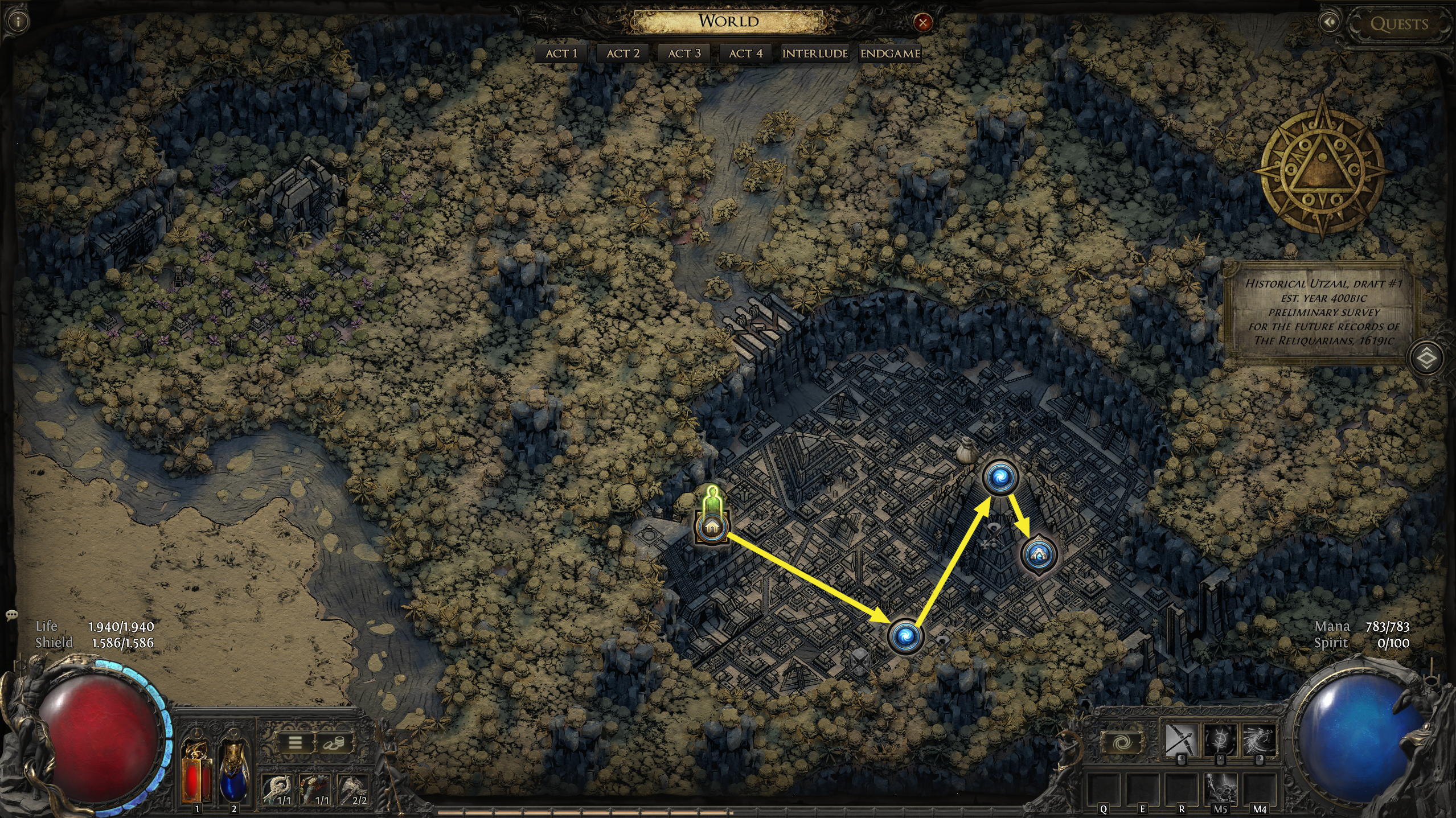Use the red life flask
Viewport: 1456px width, 818px height.
tap(196, 770)
